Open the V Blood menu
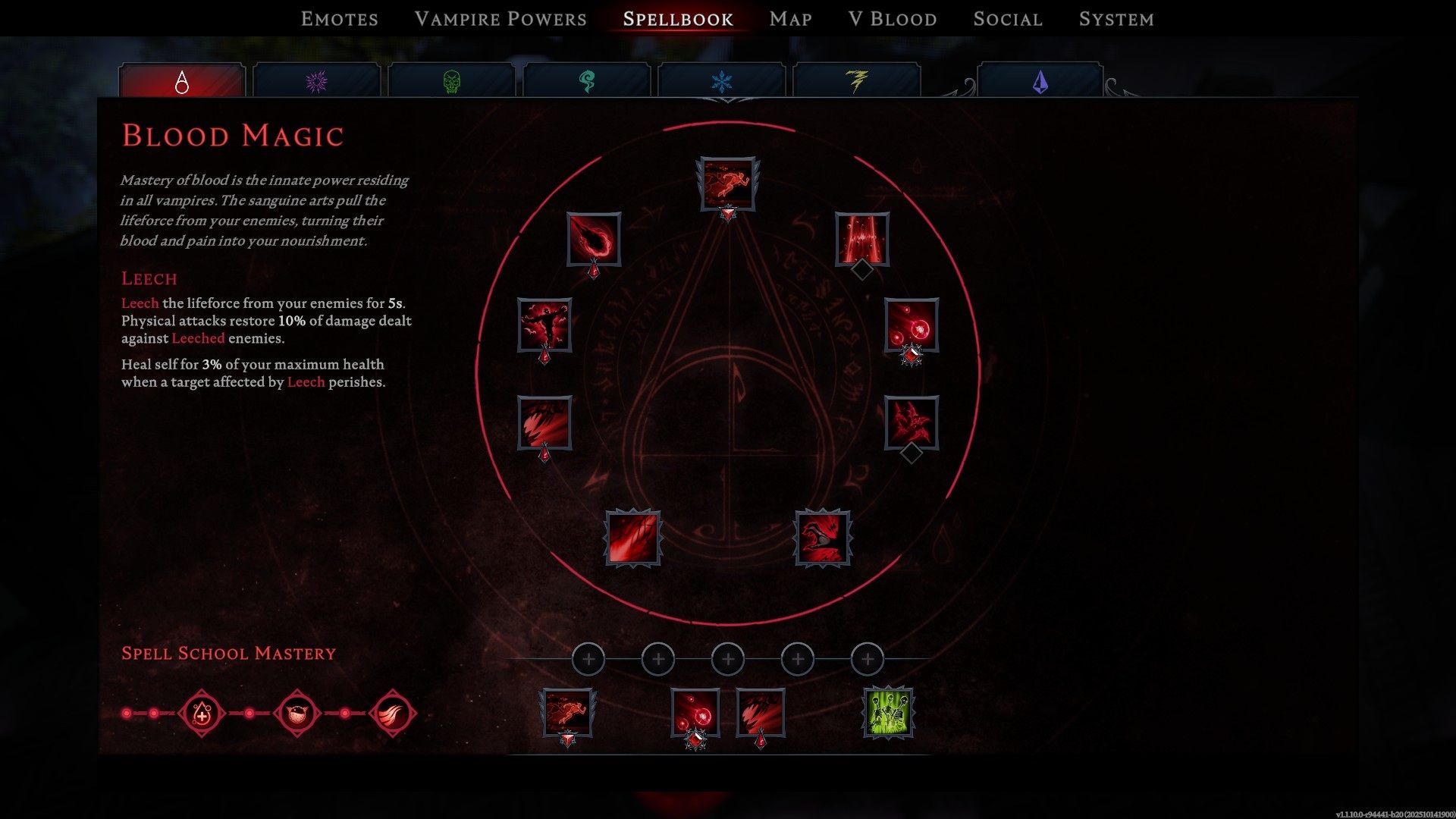This screenshot has height=819, width=1456. click(892, 19)
